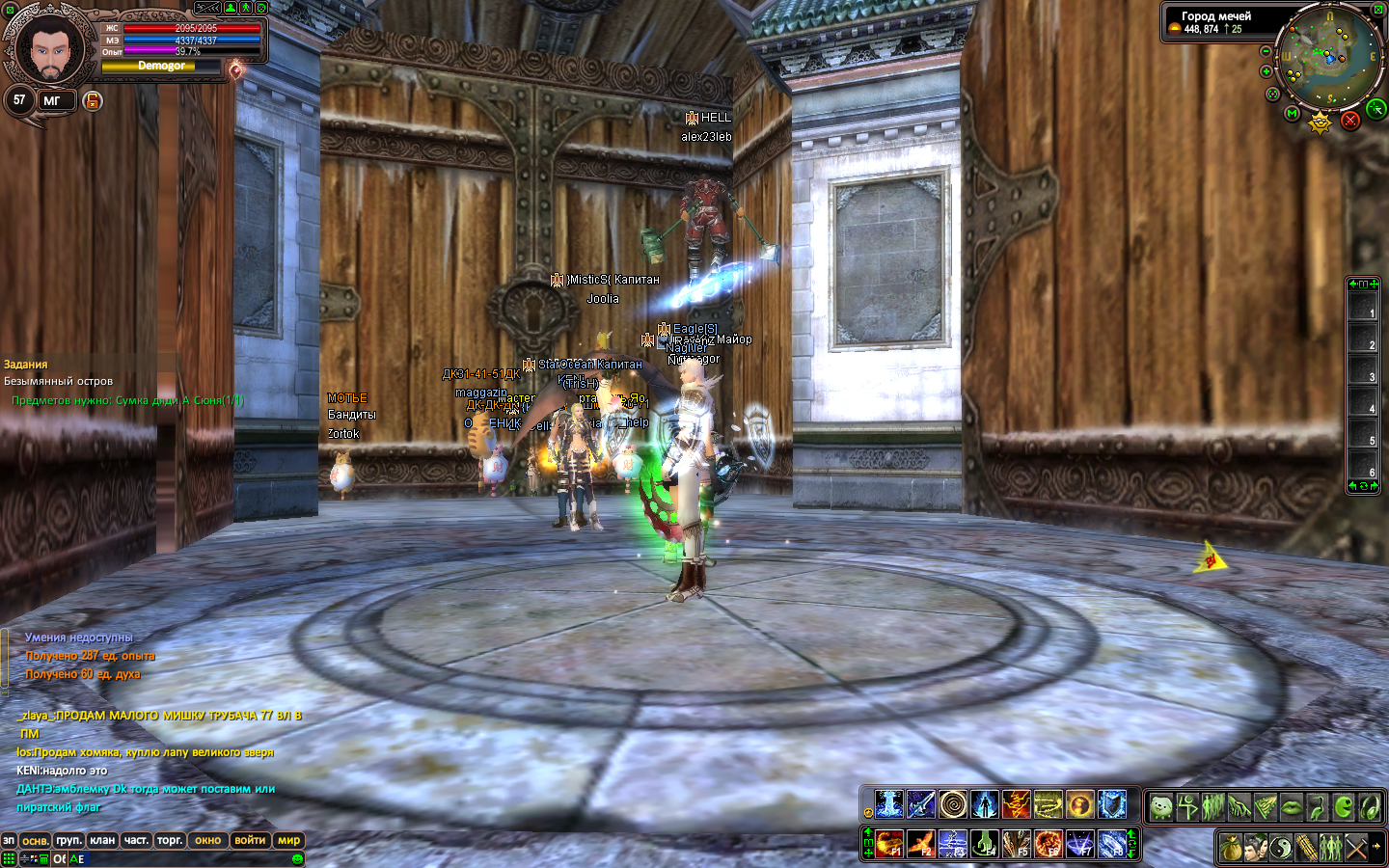Click the red crossed swords button
The image size is (1389, 868).
click(1350, 120)
